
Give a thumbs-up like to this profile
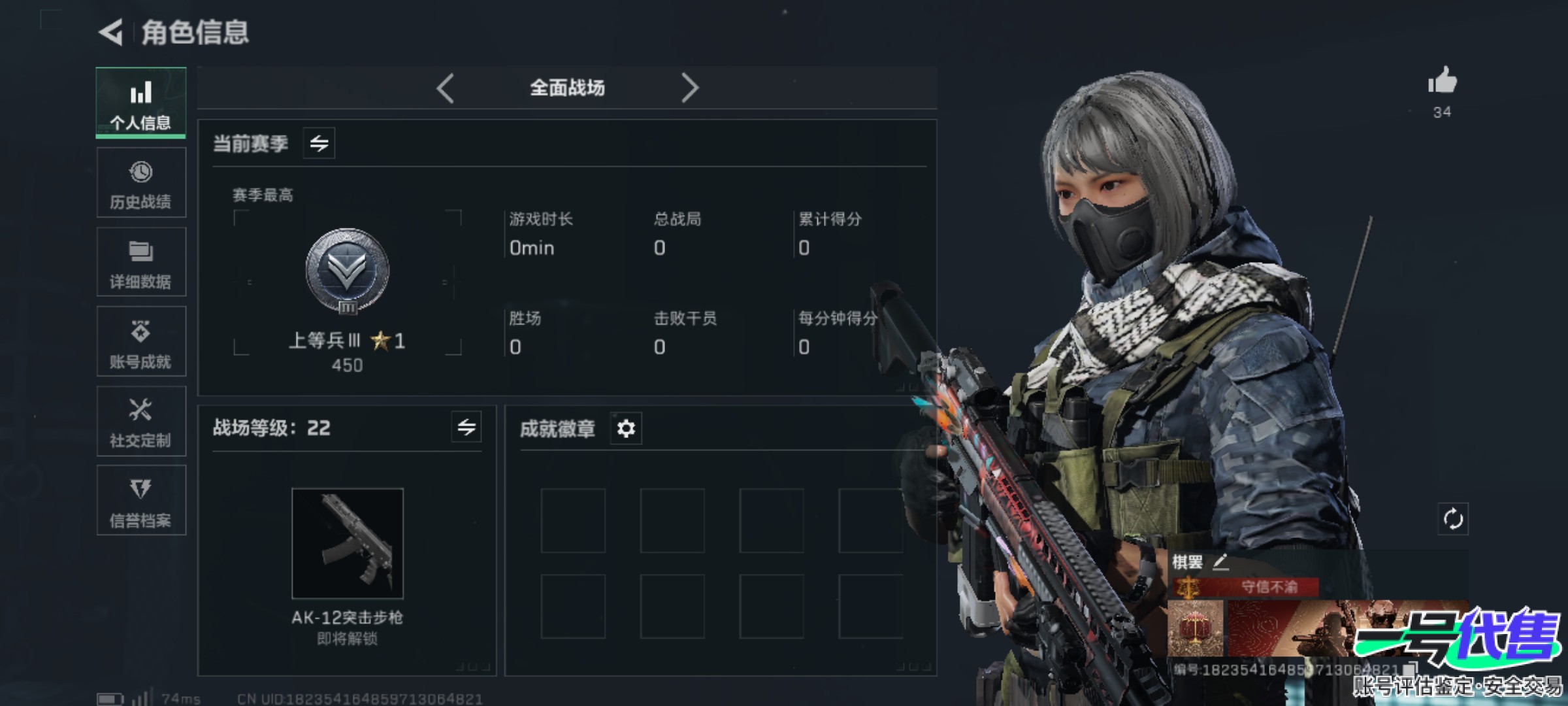(1442, 82)
